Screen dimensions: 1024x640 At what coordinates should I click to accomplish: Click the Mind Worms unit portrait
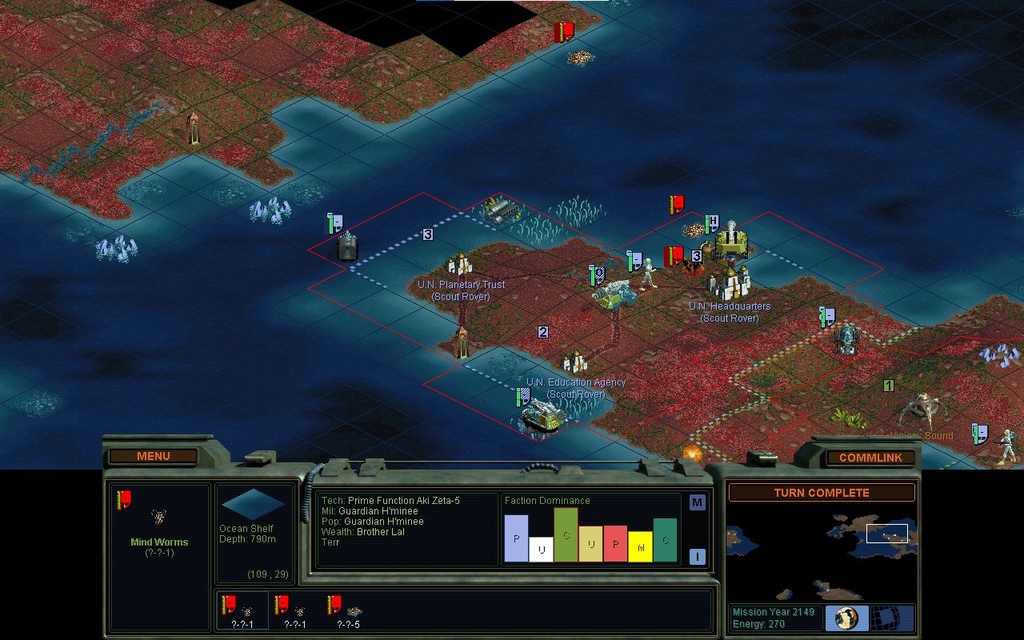159,516
